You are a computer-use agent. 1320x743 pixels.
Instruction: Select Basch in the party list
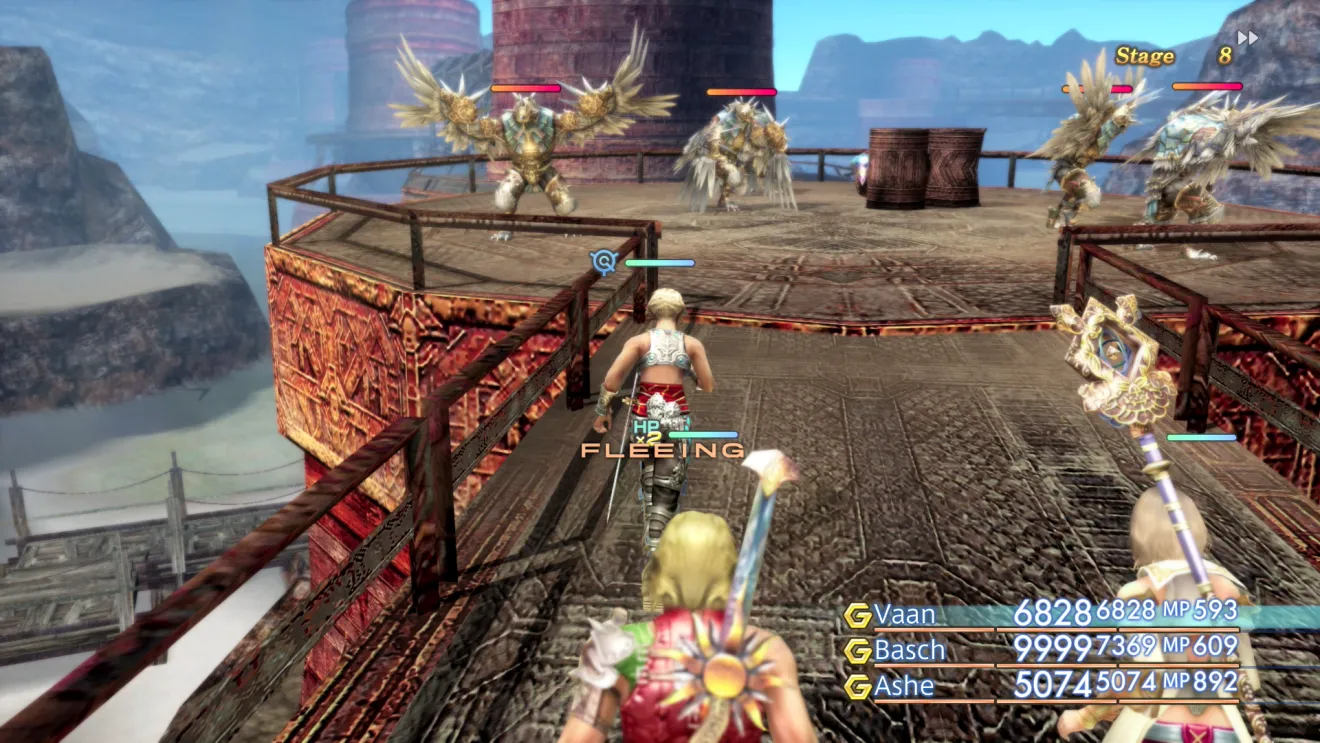click(x=909, y=650)
